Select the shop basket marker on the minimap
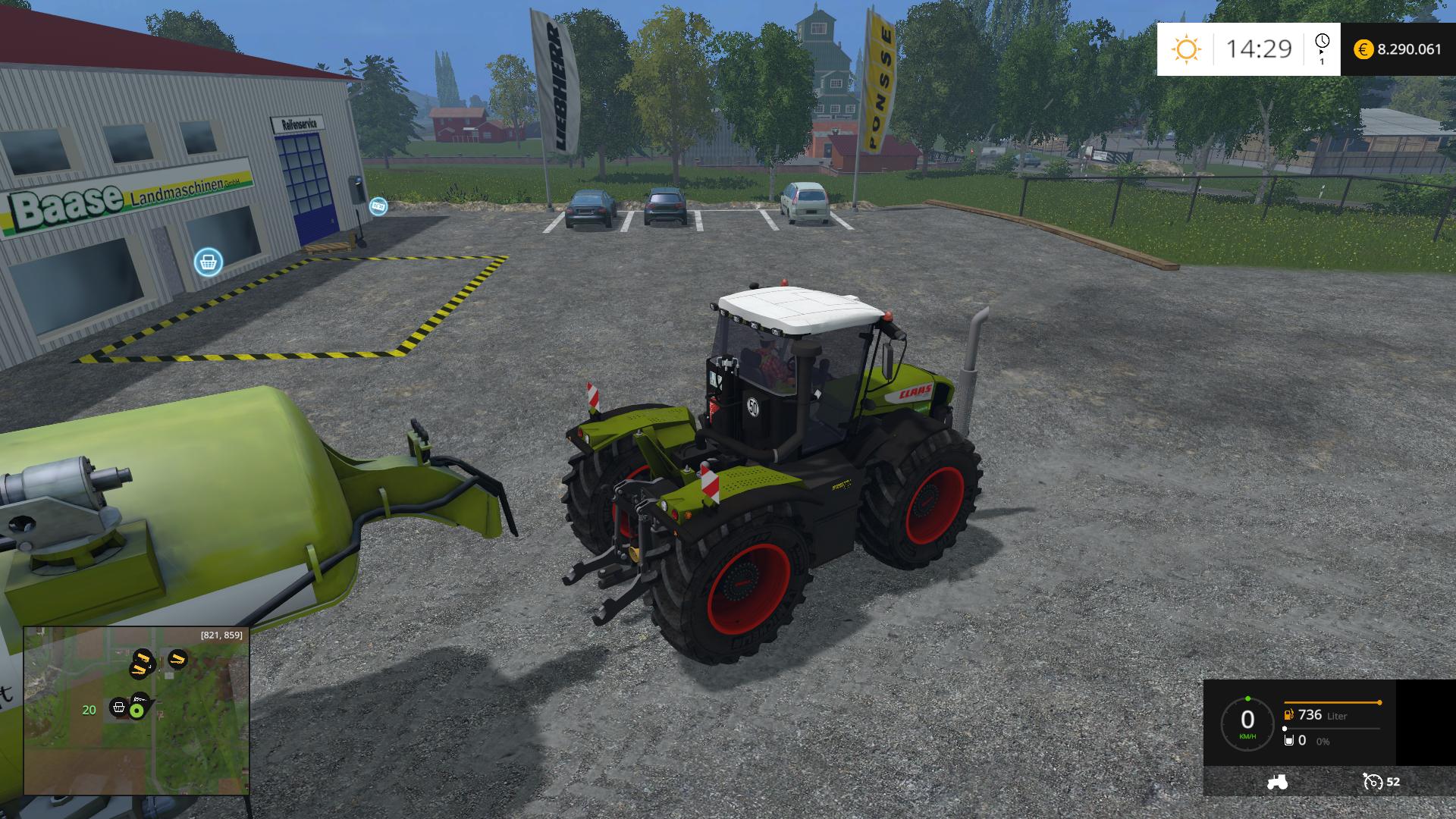The image size is (1456, 819). tap(118, 708)
